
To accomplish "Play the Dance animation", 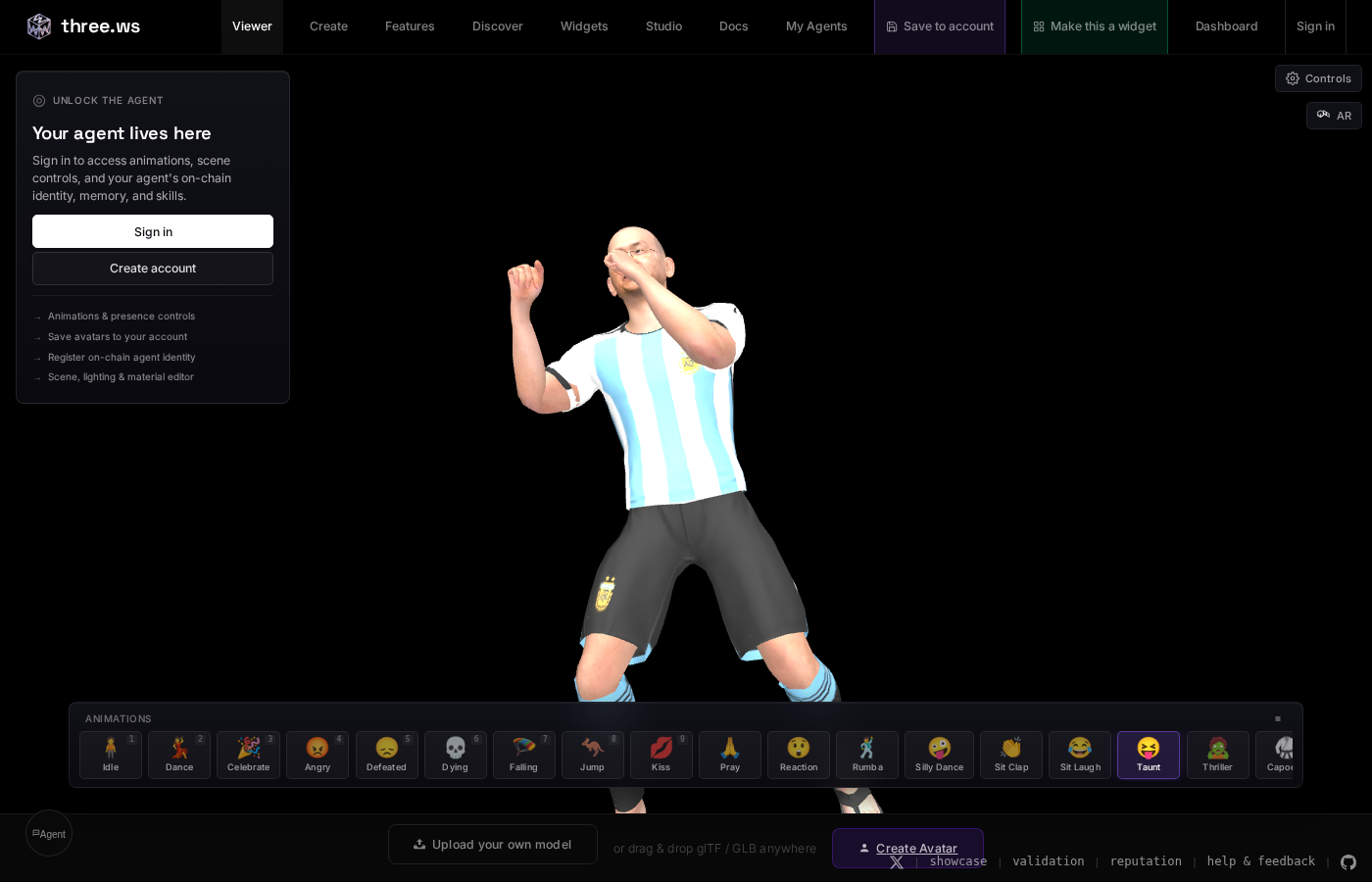I will pyautogui.click(x=179, y=755).
